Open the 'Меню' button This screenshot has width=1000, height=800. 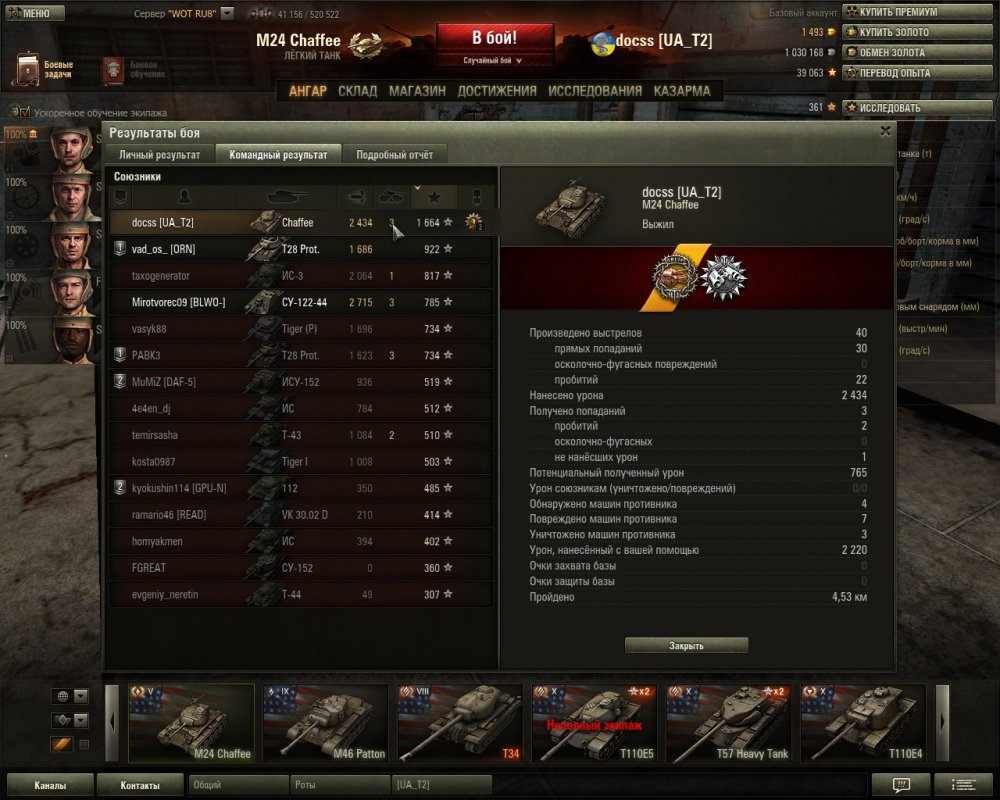pos(35,13)
